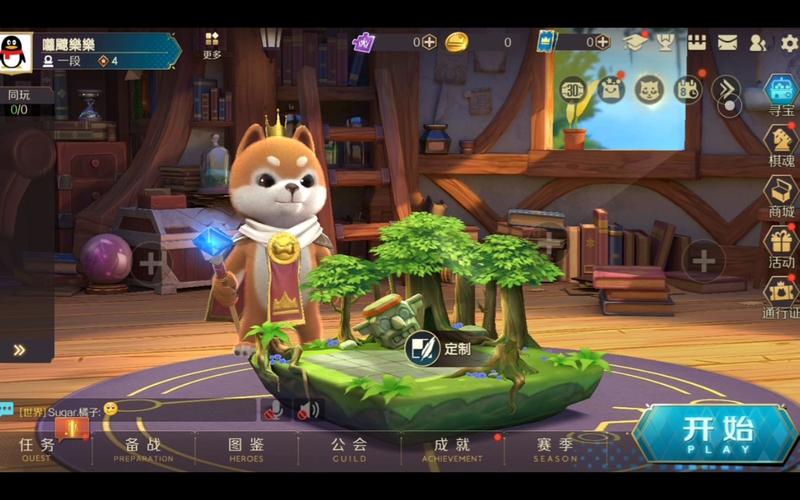Toggle the muted speaker button
800x500 pixels.
[308, 409]
